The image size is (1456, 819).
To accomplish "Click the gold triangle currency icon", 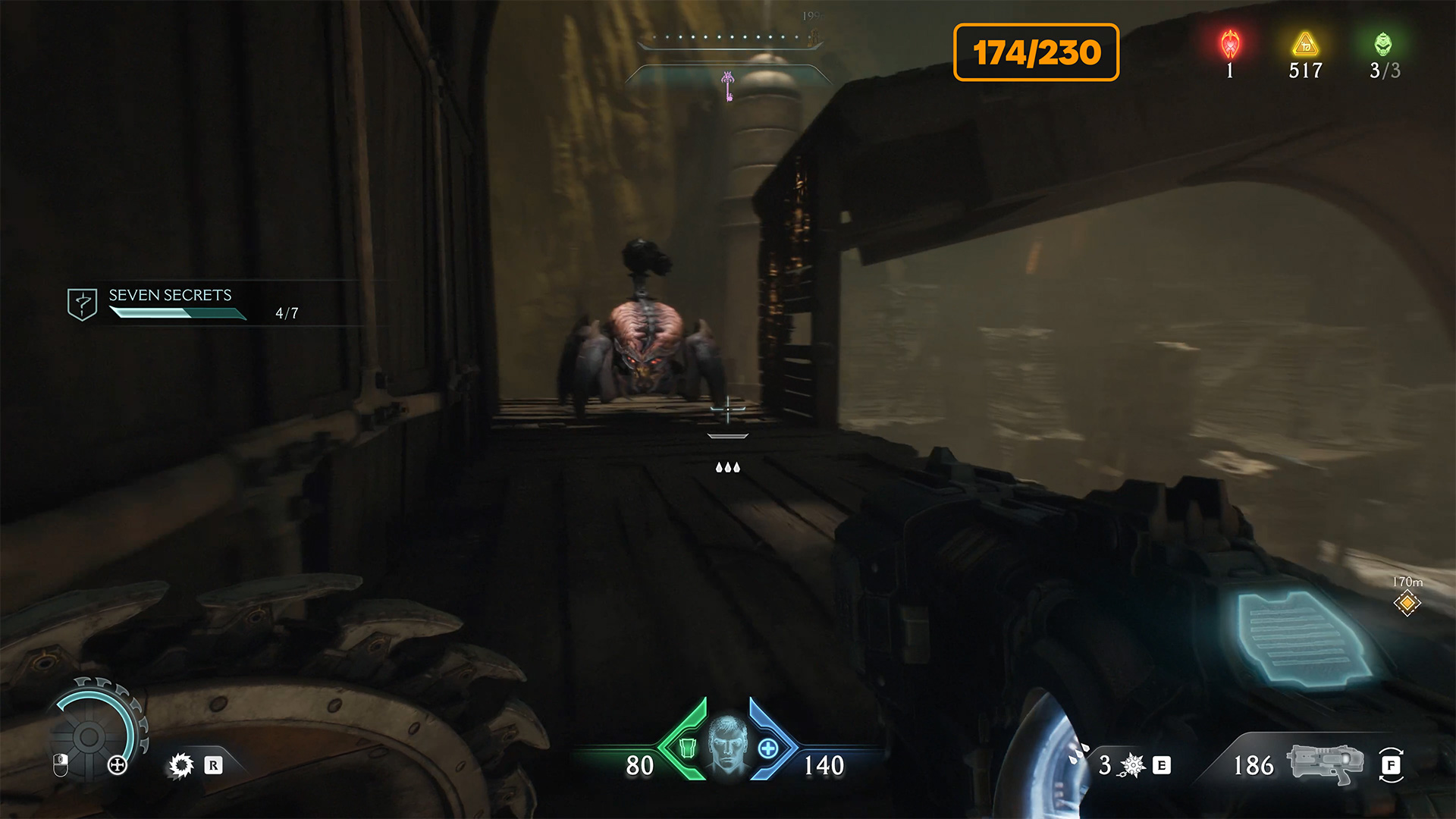I will [1305, 45].
